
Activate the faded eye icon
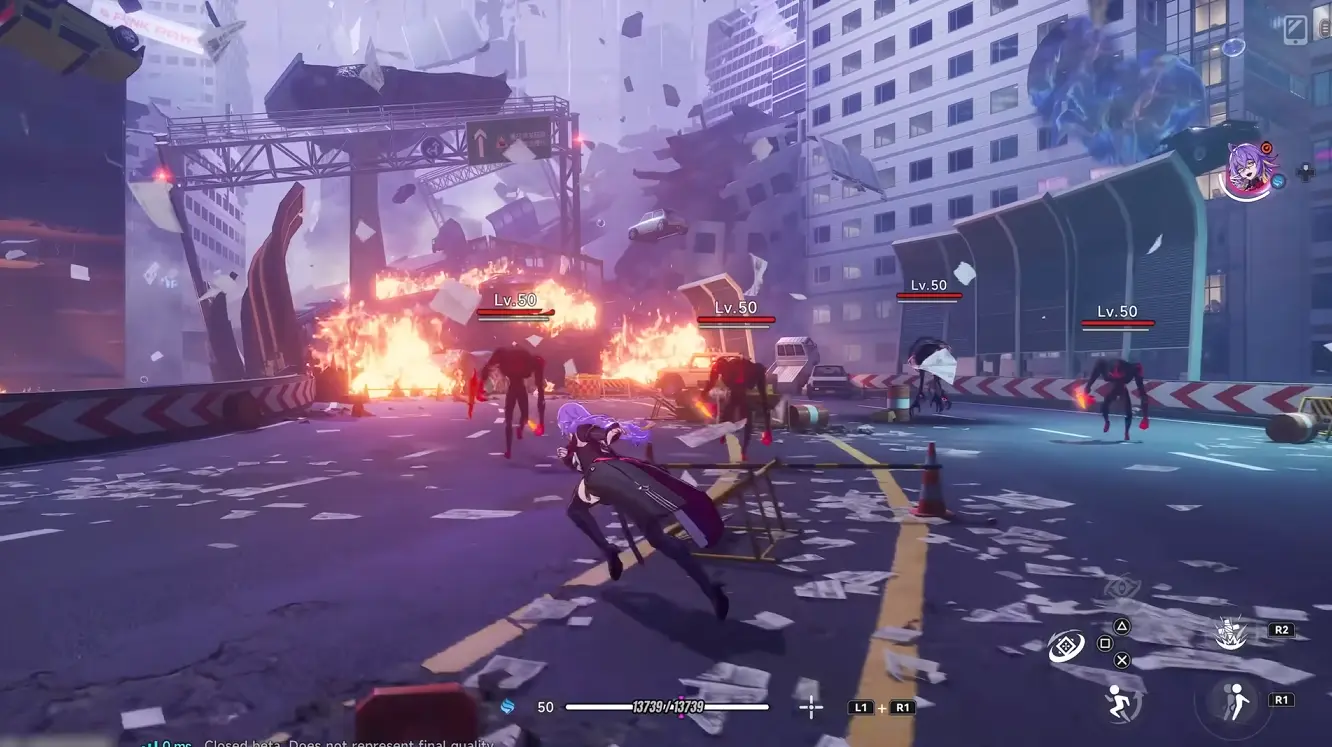[1121, 587]
